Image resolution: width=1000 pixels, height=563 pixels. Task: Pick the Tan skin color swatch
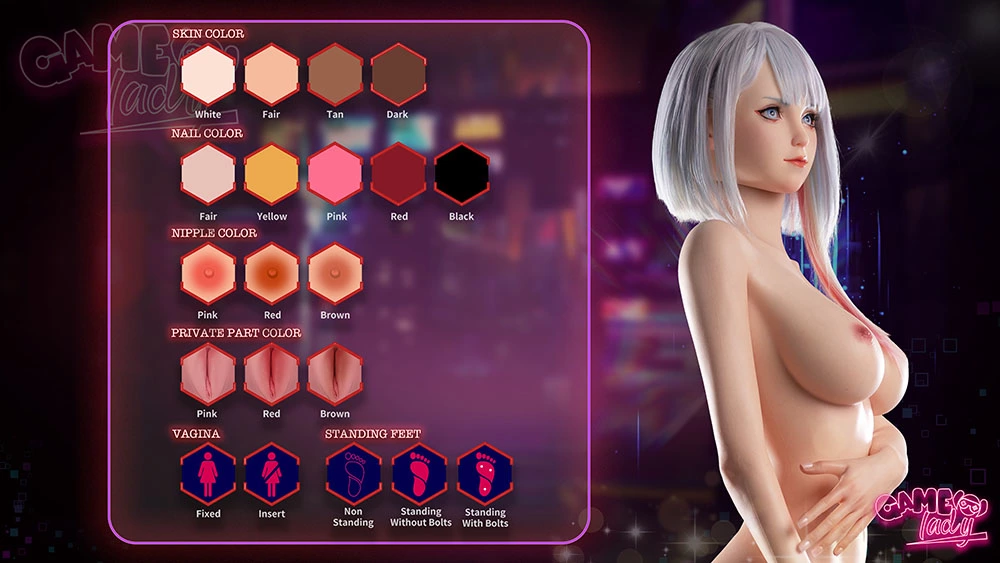click(335, 74)
